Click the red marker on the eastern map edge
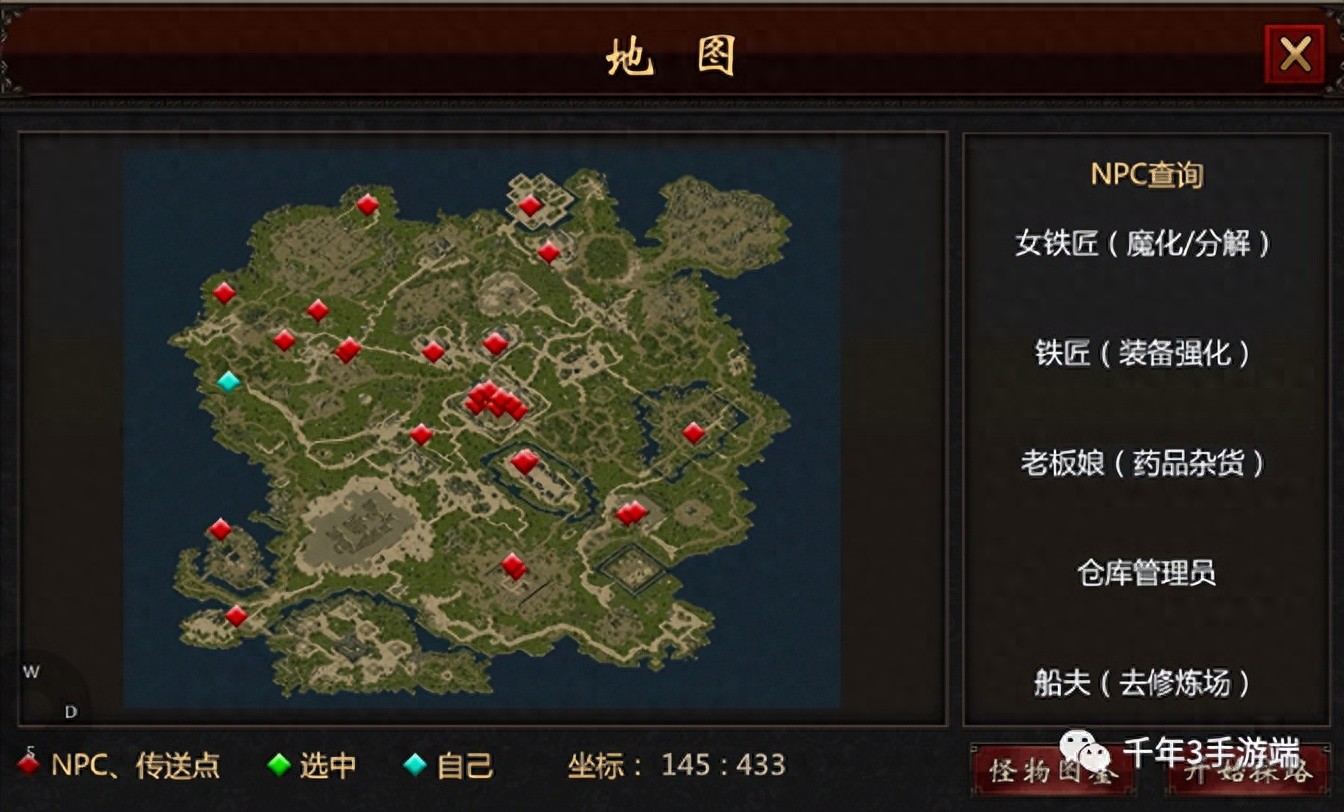Viewport: 1344px width, 812px height. click(694, 432)
